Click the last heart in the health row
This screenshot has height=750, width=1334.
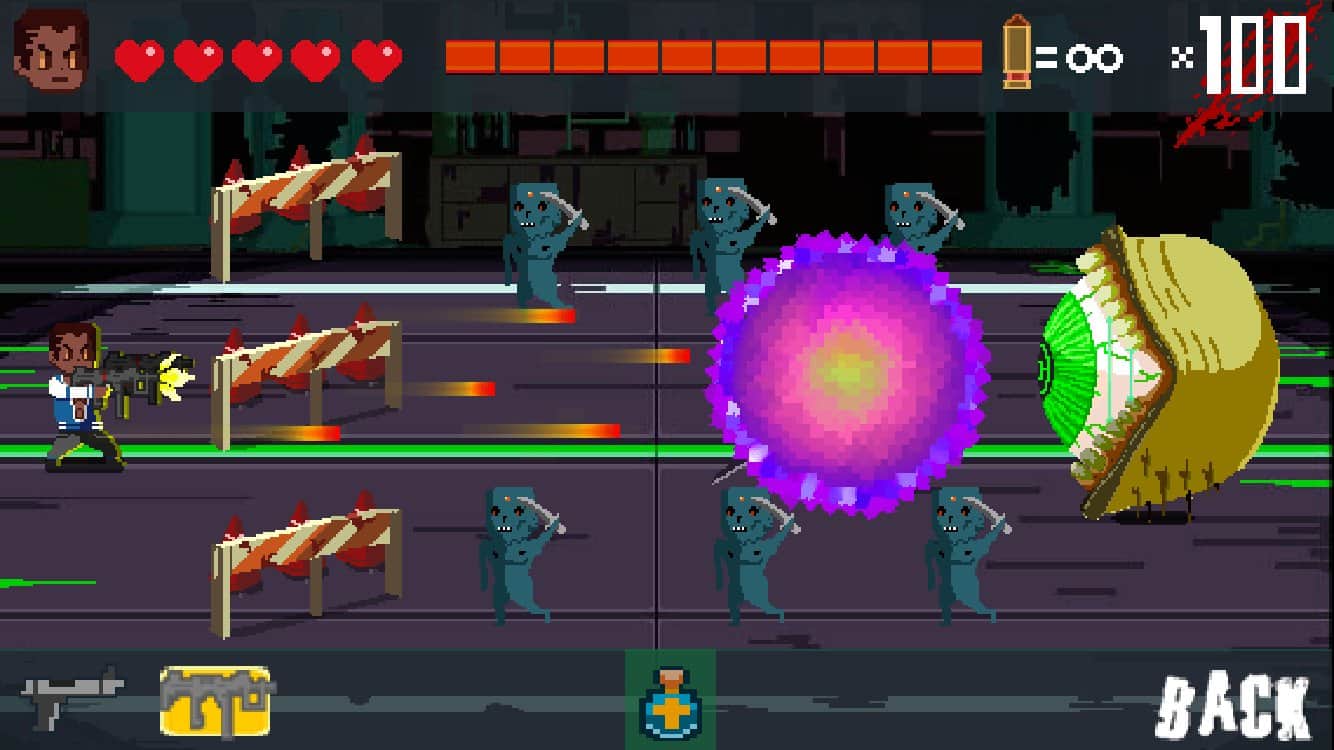coord(376,57)
